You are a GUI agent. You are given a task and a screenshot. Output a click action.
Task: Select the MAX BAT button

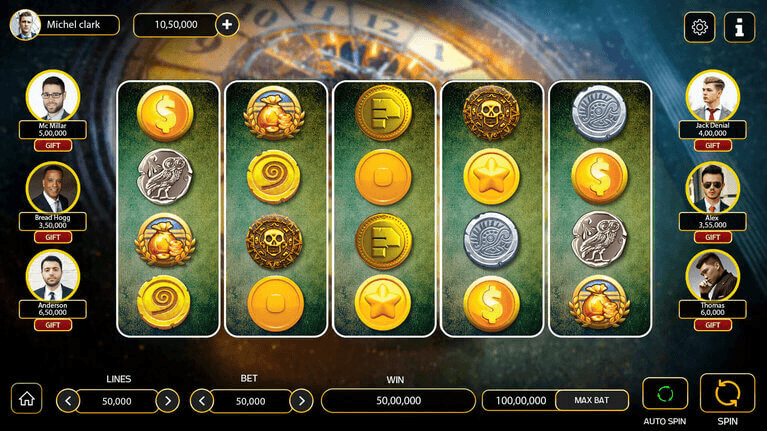(592, 400)
